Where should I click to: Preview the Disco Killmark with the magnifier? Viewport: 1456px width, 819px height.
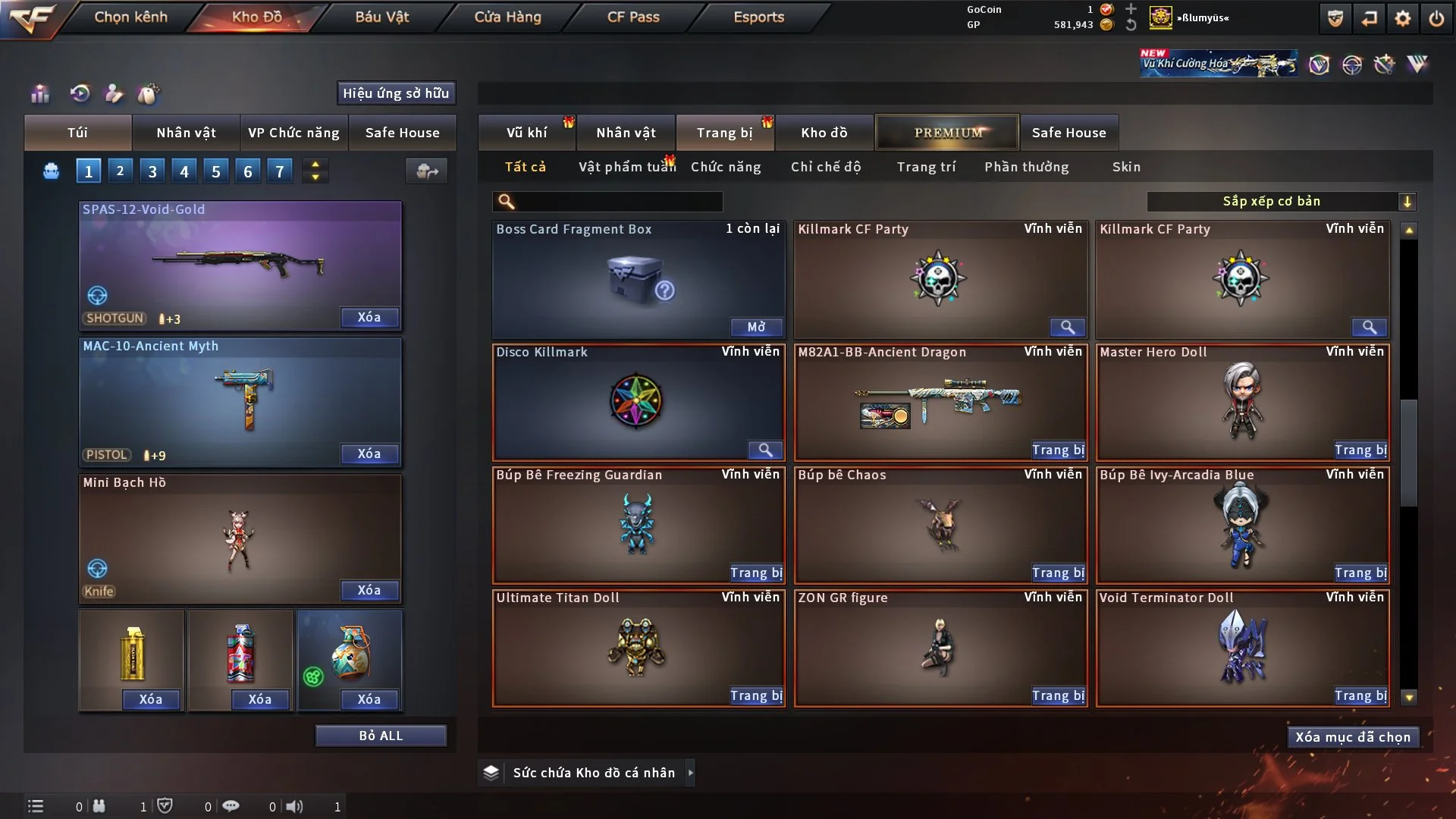(765, 450)
